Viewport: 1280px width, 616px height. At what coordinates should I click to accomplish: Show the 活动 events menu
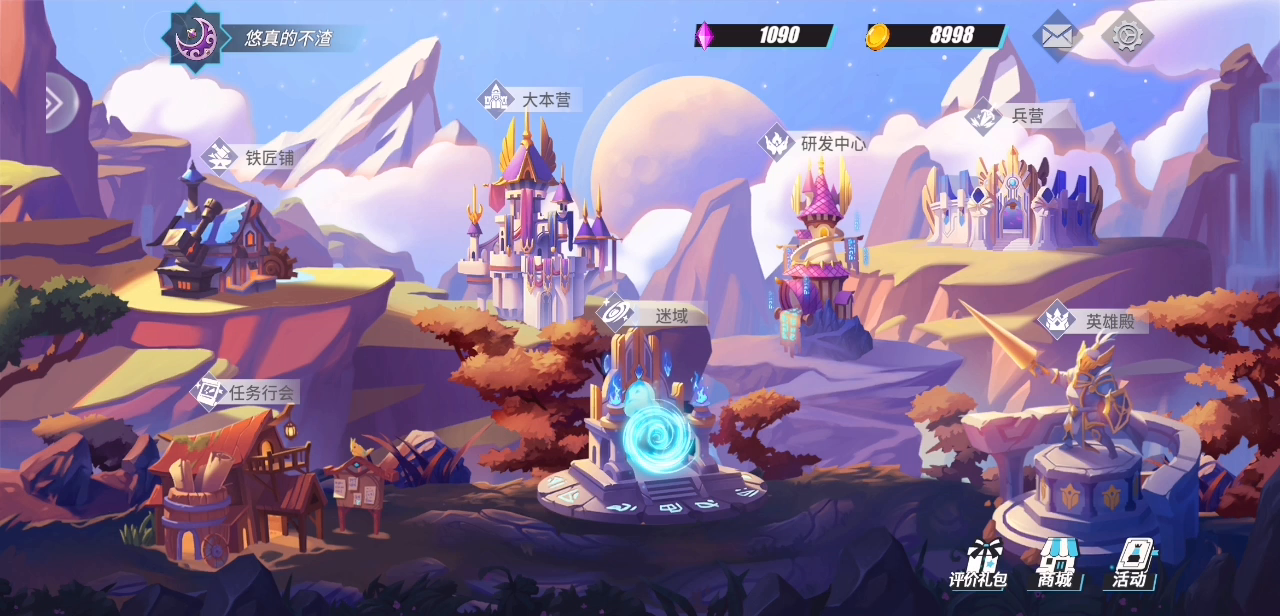[1131, 566]
